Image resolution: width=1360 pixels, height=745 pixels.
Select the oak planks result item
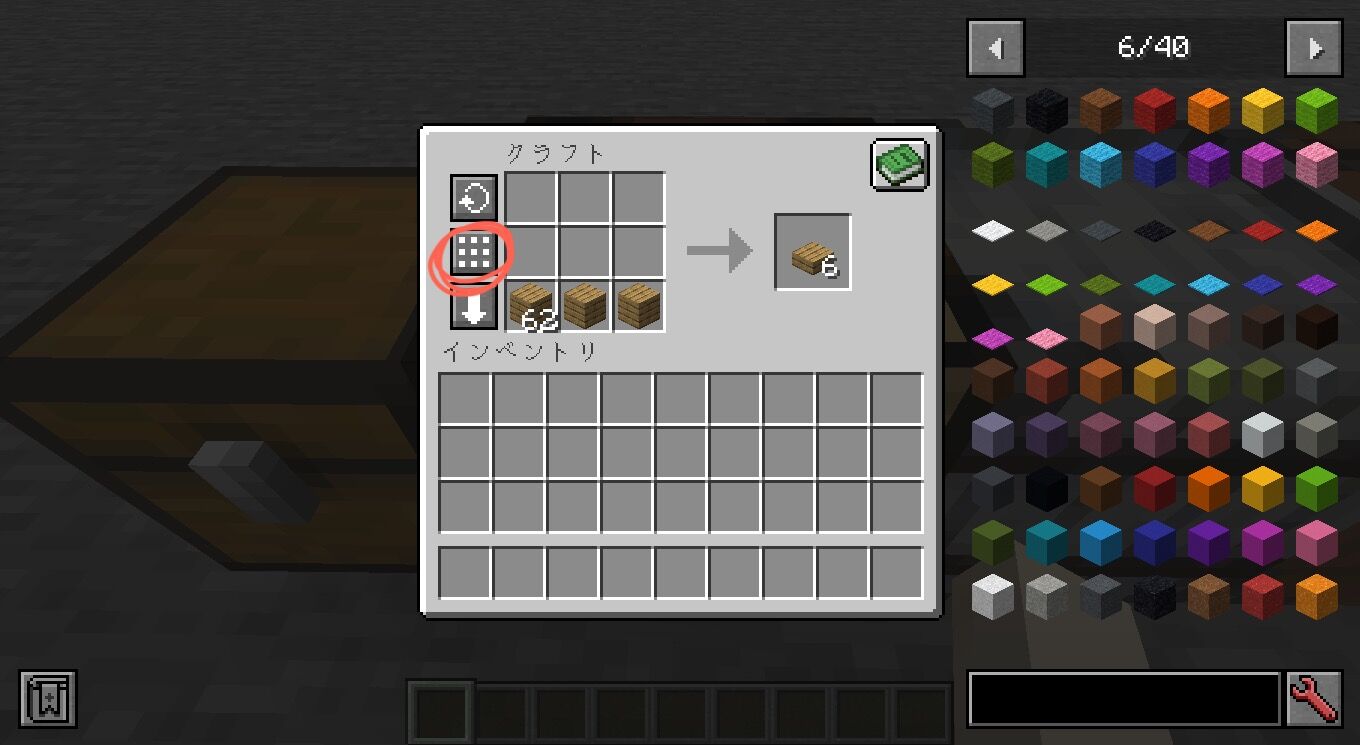812,250
